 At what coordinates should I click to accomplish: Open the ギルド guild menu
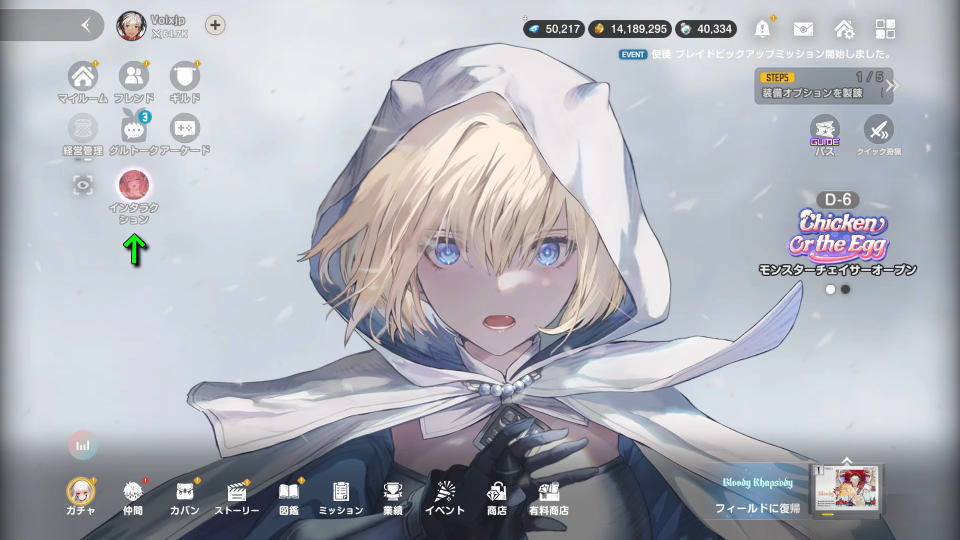[x=184, y=76]
